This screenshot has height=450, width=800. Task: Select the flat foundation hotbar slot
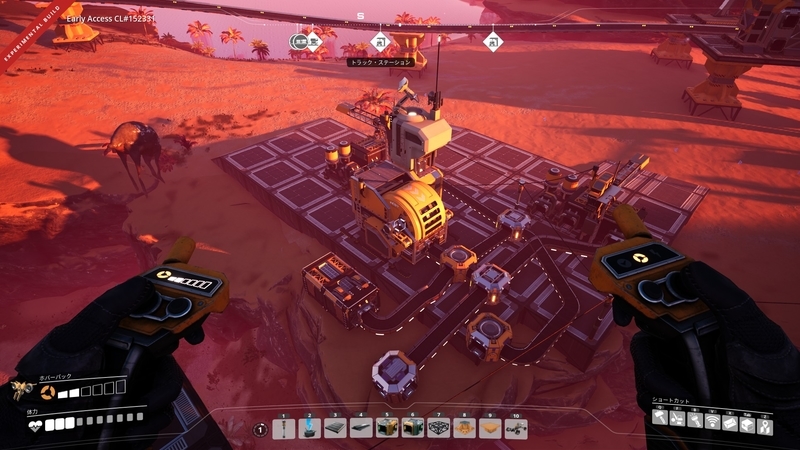pos(335,428)
